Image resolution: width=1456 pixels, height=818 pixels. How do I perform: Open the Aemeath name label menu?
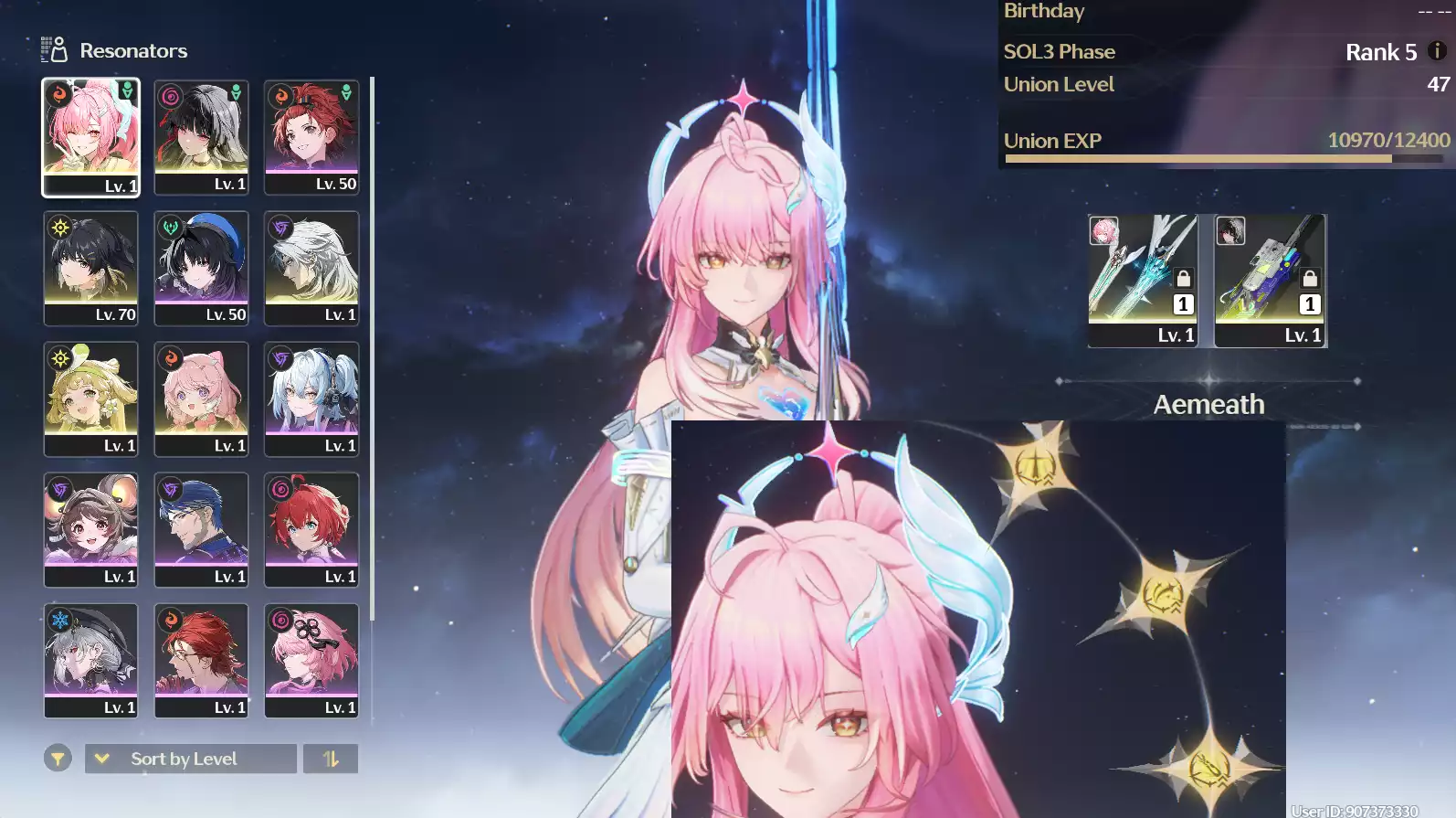pos(1208,404)
